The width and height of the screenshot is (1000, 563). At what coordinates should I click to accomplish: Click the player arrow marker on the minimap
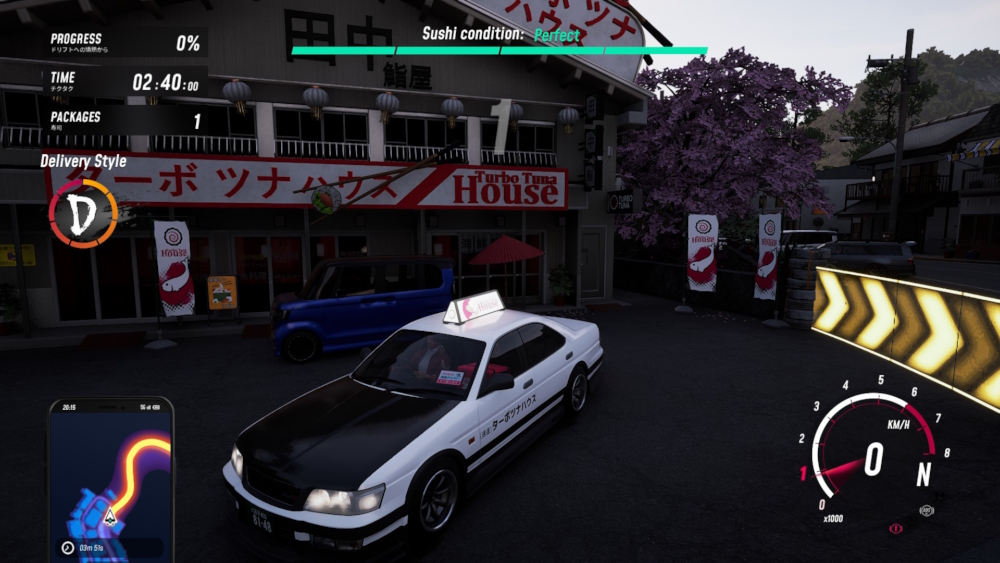[110, 516]
